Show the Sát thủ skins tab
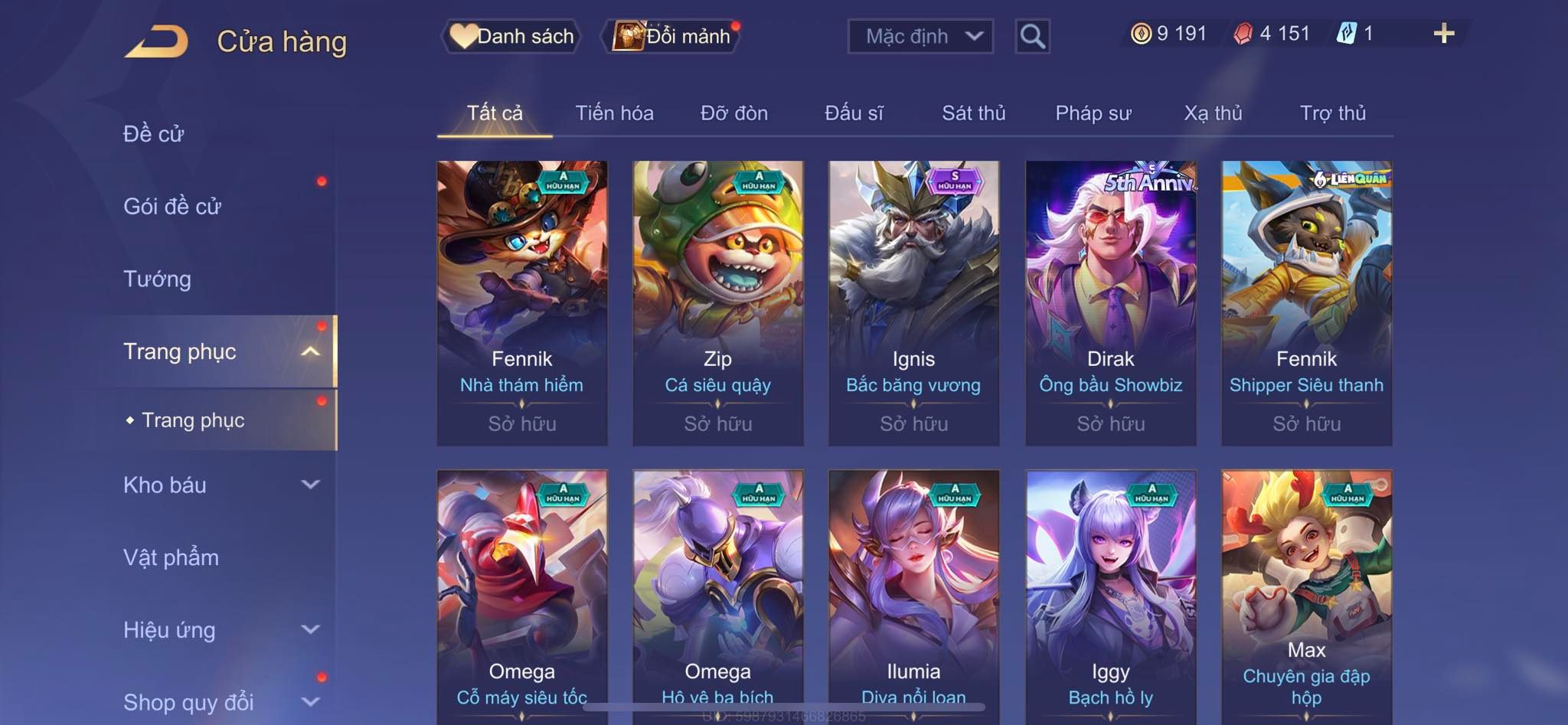The width and height of the screenshot is (1568, 725). (973, 113)
